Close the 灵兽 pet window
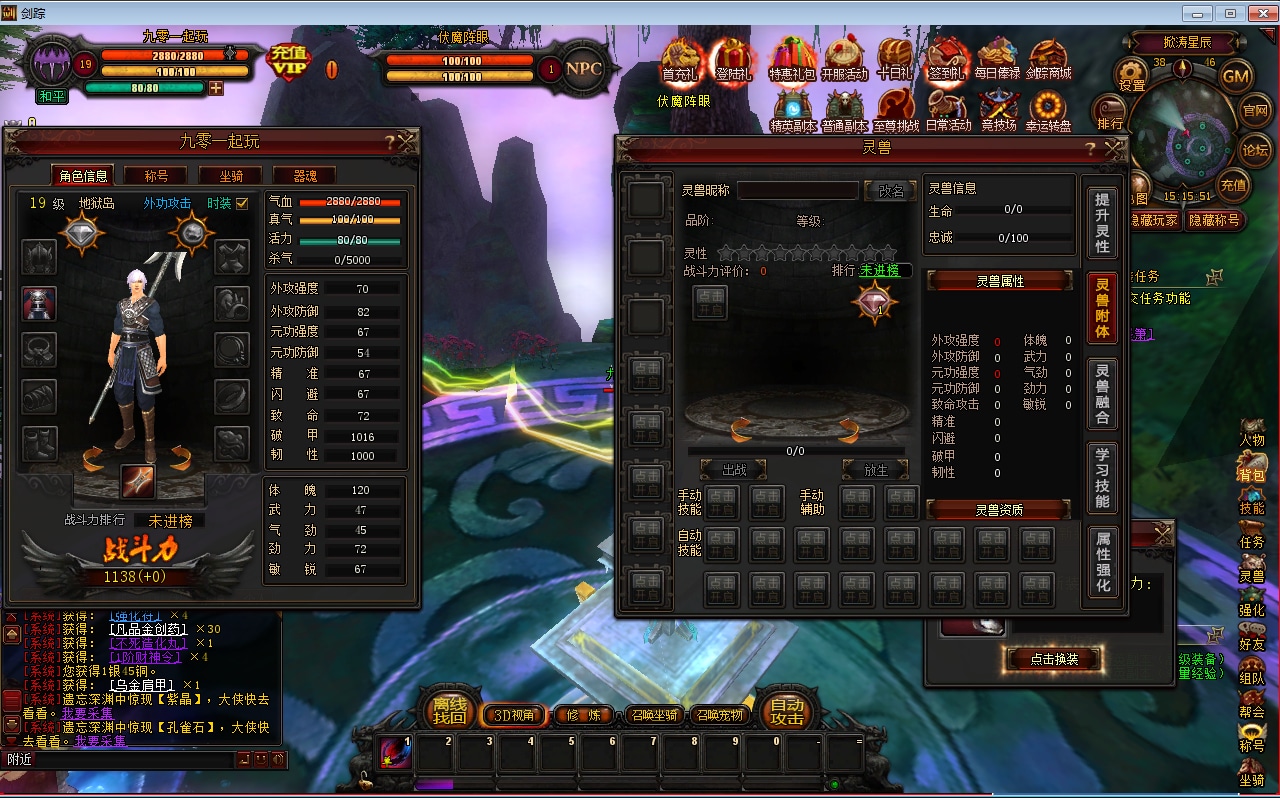Viewport: 1280px width, 798px height. (x=1114, y=148)
